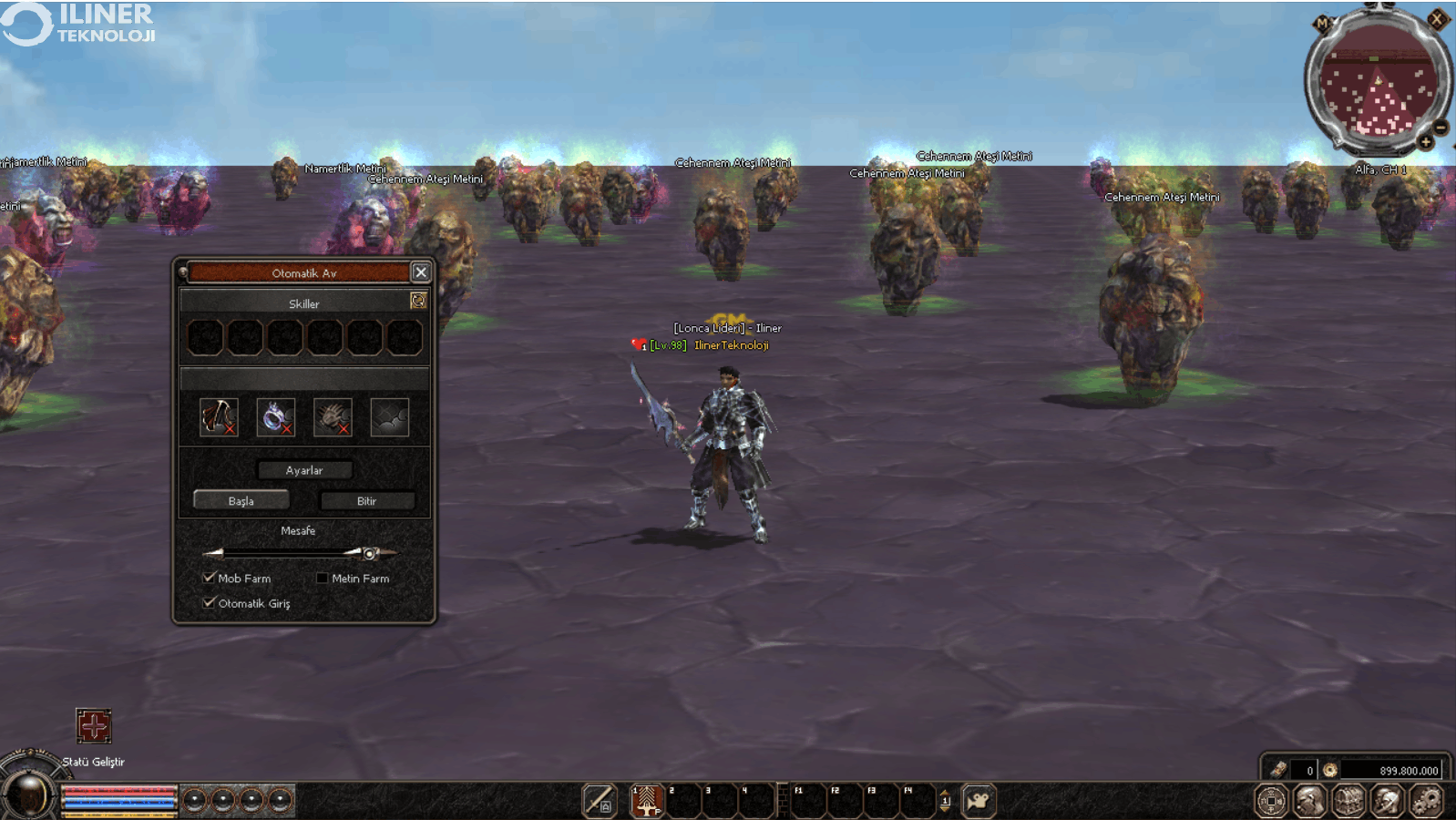Zoom out the minimap with minus button
This screenshot has width=1456, height=820.
pyautogui.click(x=1441, y=128)
